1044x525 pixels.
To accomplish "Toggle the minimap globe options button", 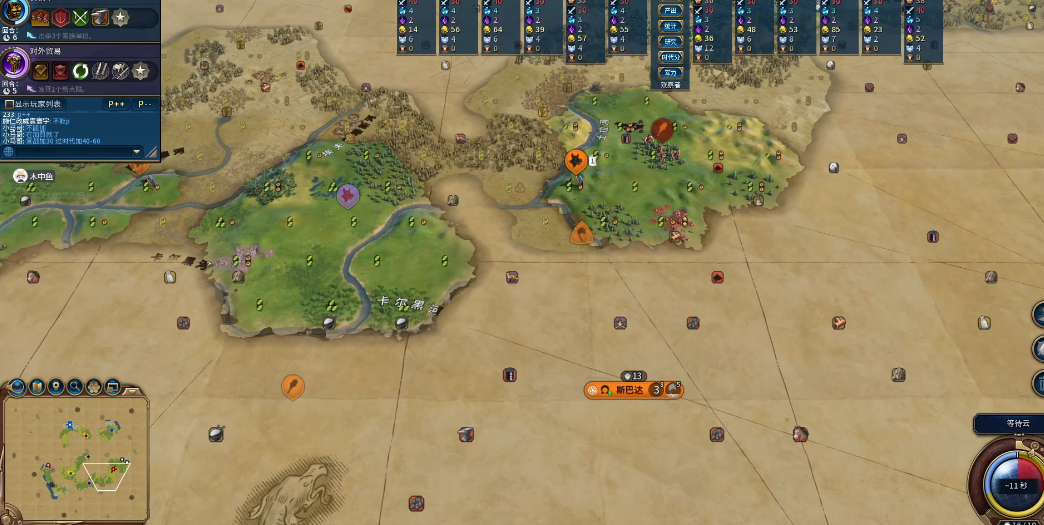I will [18, 387].
